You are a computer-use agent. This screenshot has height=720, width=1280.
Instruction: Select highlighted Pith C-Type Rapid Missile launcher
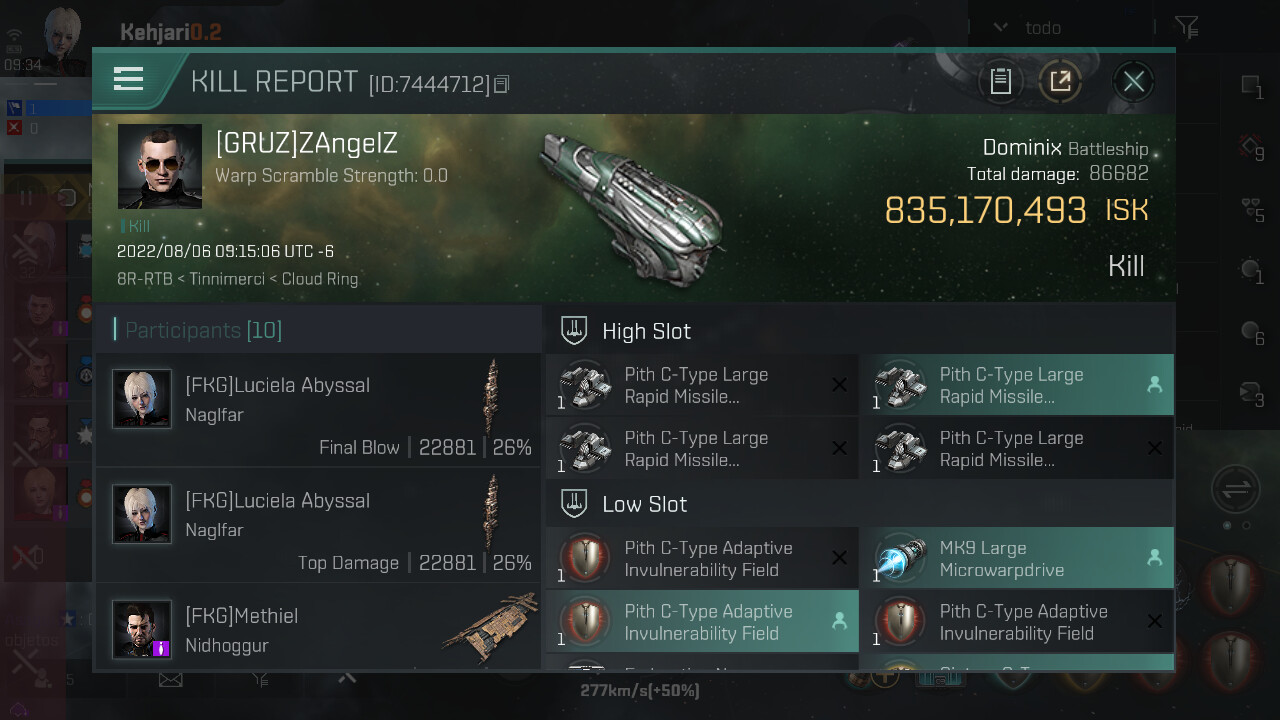click(1016, 386)
